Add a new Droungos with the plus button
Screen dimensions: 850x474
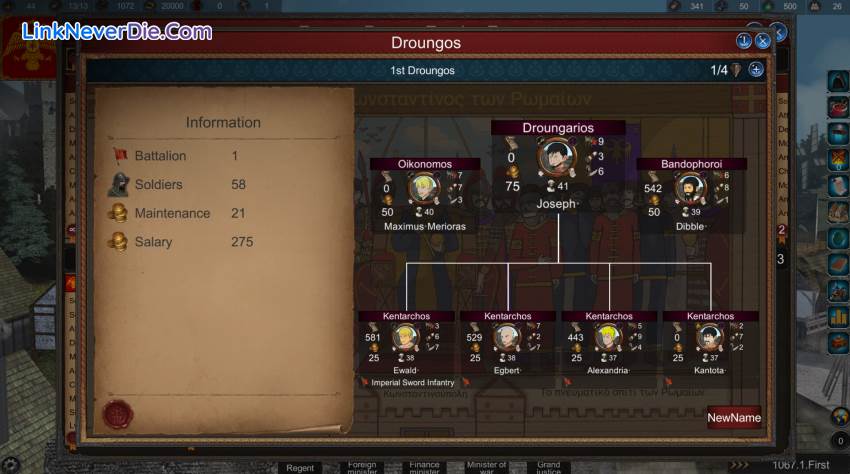(756, 70)
